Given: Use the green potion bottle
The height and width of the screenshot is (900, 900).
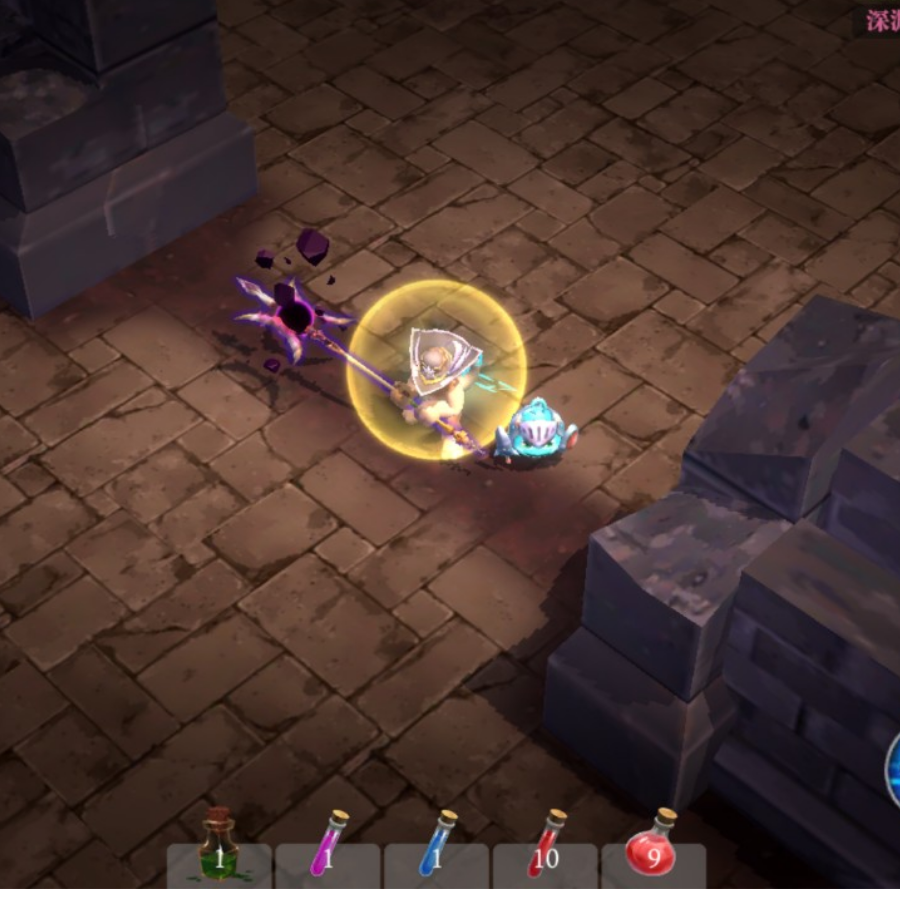Looking at the screenshot, I should tap(219, 848).
